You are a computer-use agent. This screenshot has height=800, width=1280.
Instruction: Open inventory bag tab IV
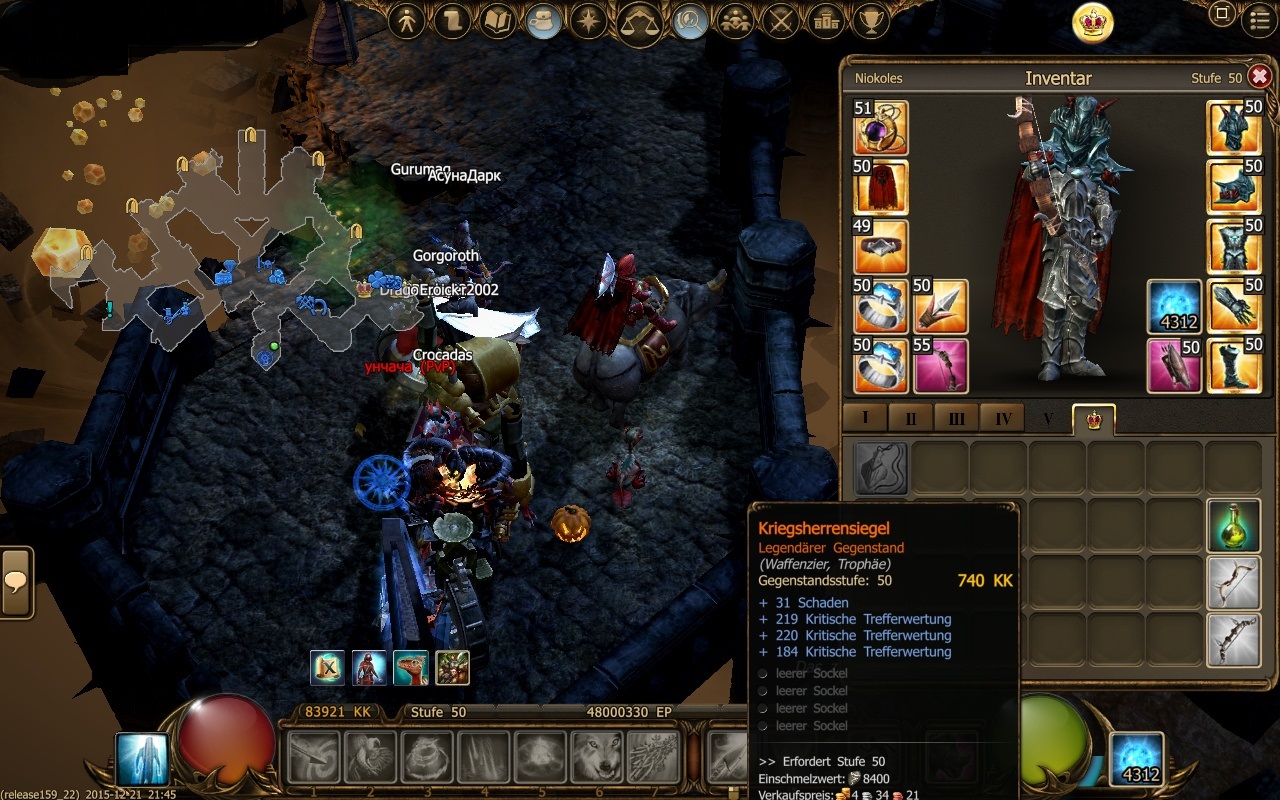tap(1001, 418)
